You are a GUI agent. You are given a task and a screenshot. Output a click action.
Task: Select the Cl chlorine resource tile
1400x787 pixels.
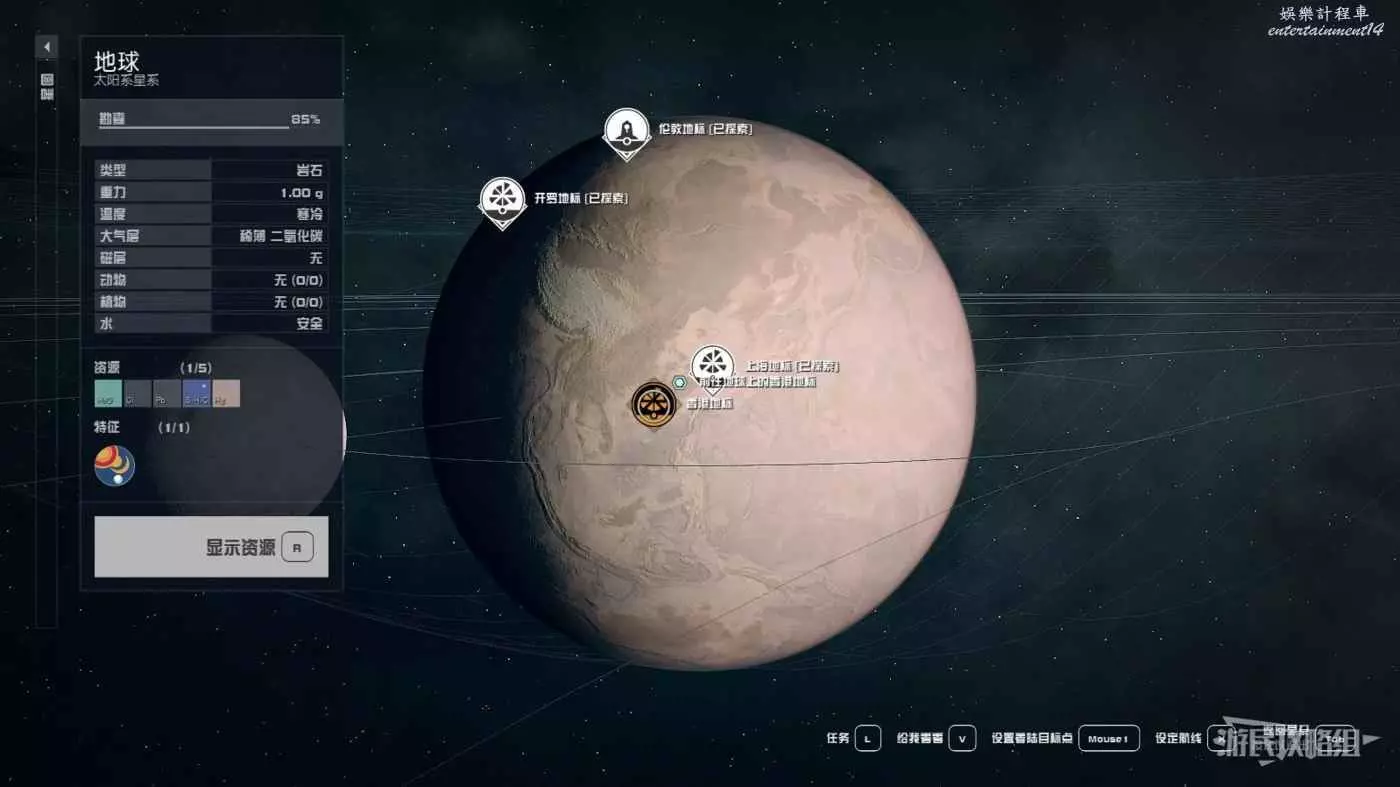pyautogui.click(x=137, y=394)
